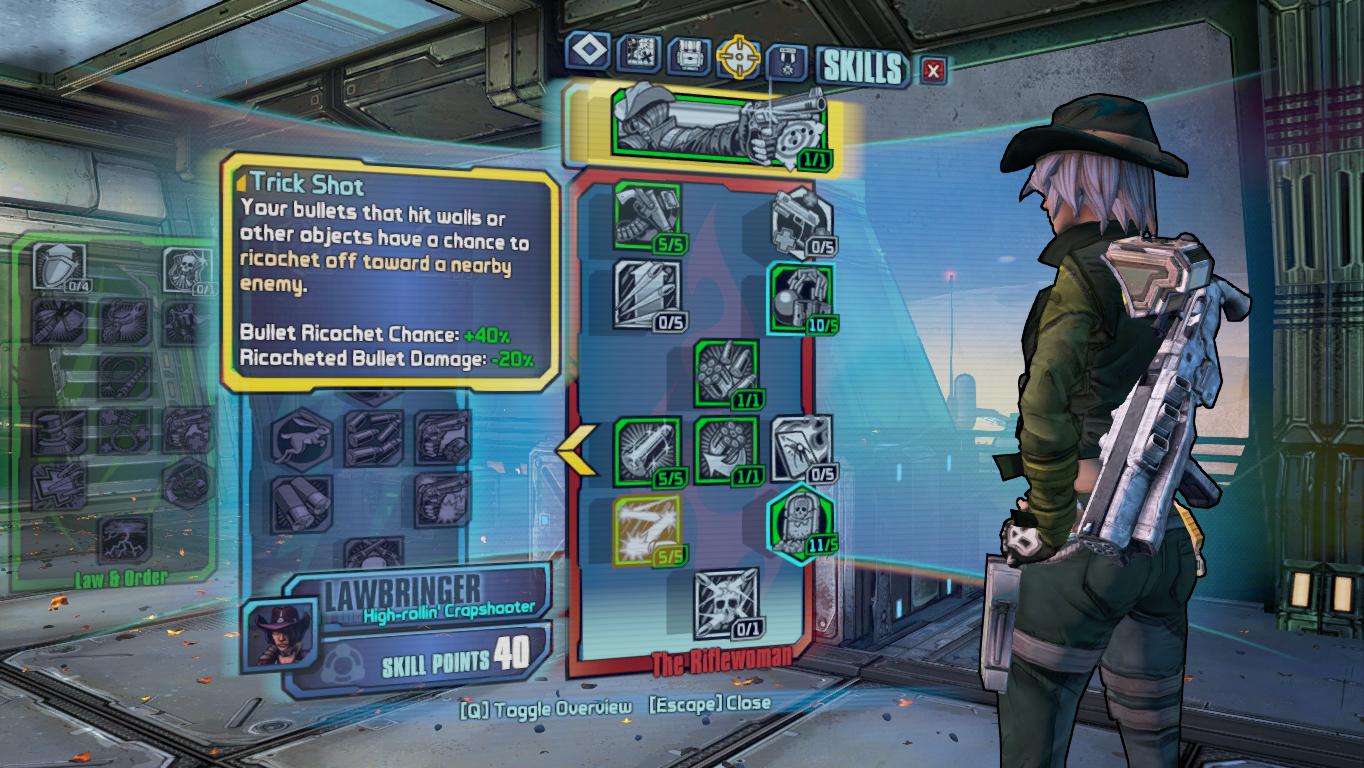Select the skull and bullets skill at 0/1
Viewport: 1364px width, 768px height.
point(725,604)
